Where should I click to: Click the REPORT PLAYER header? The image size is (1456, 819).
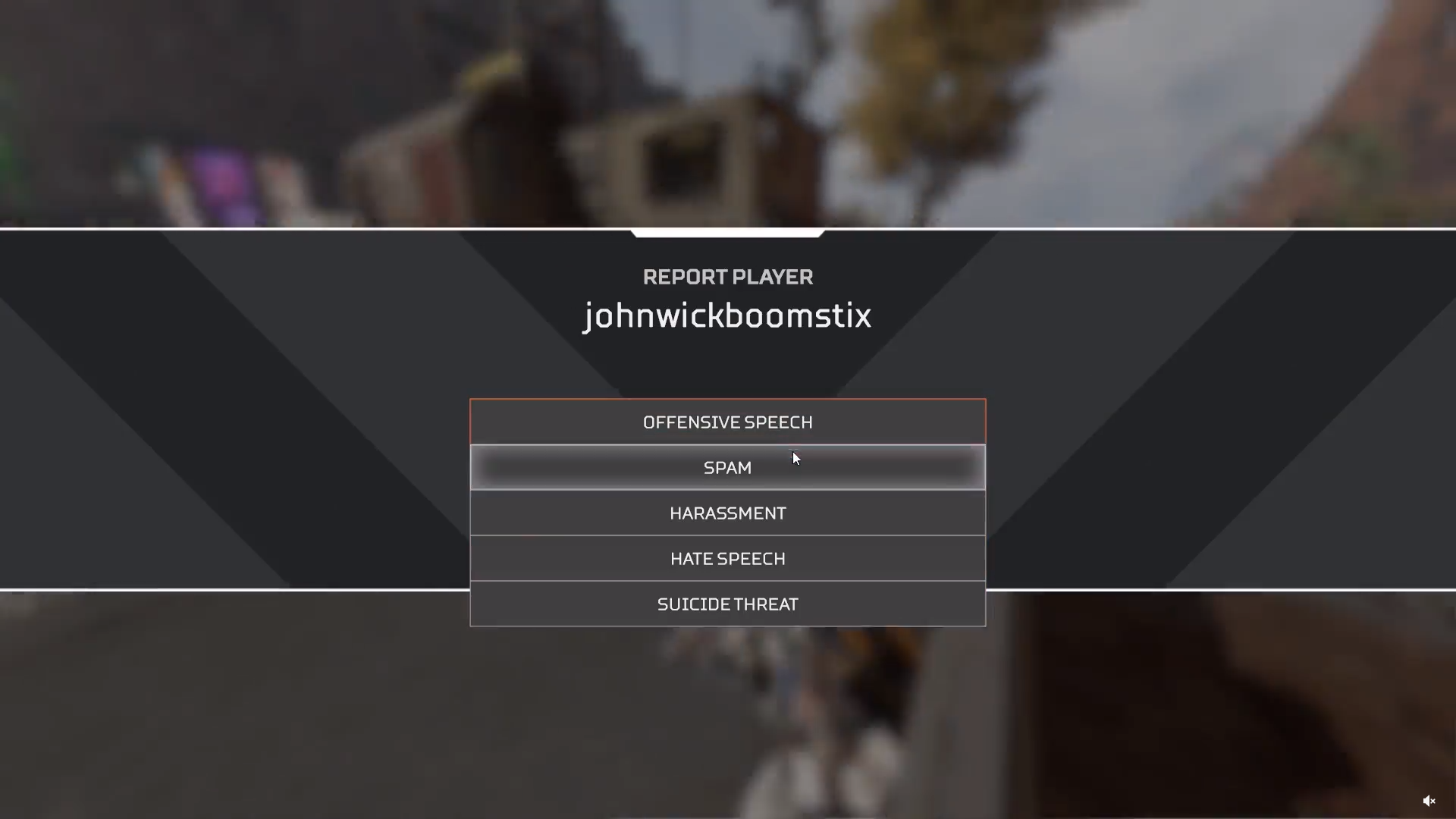click(x=727, y=277)
